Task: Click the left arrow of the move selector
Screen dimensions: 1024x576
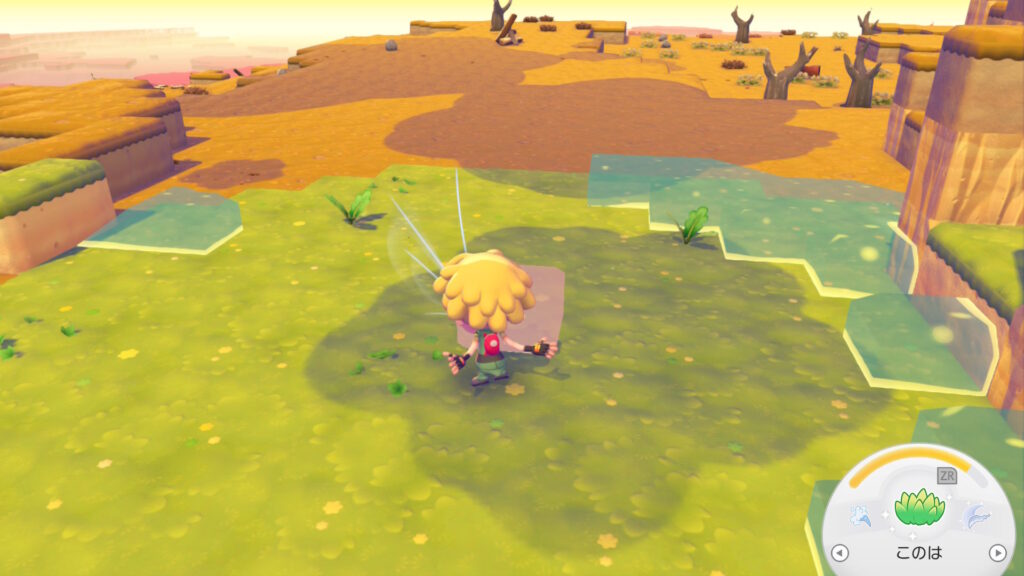Action: [x=840, y=552]
